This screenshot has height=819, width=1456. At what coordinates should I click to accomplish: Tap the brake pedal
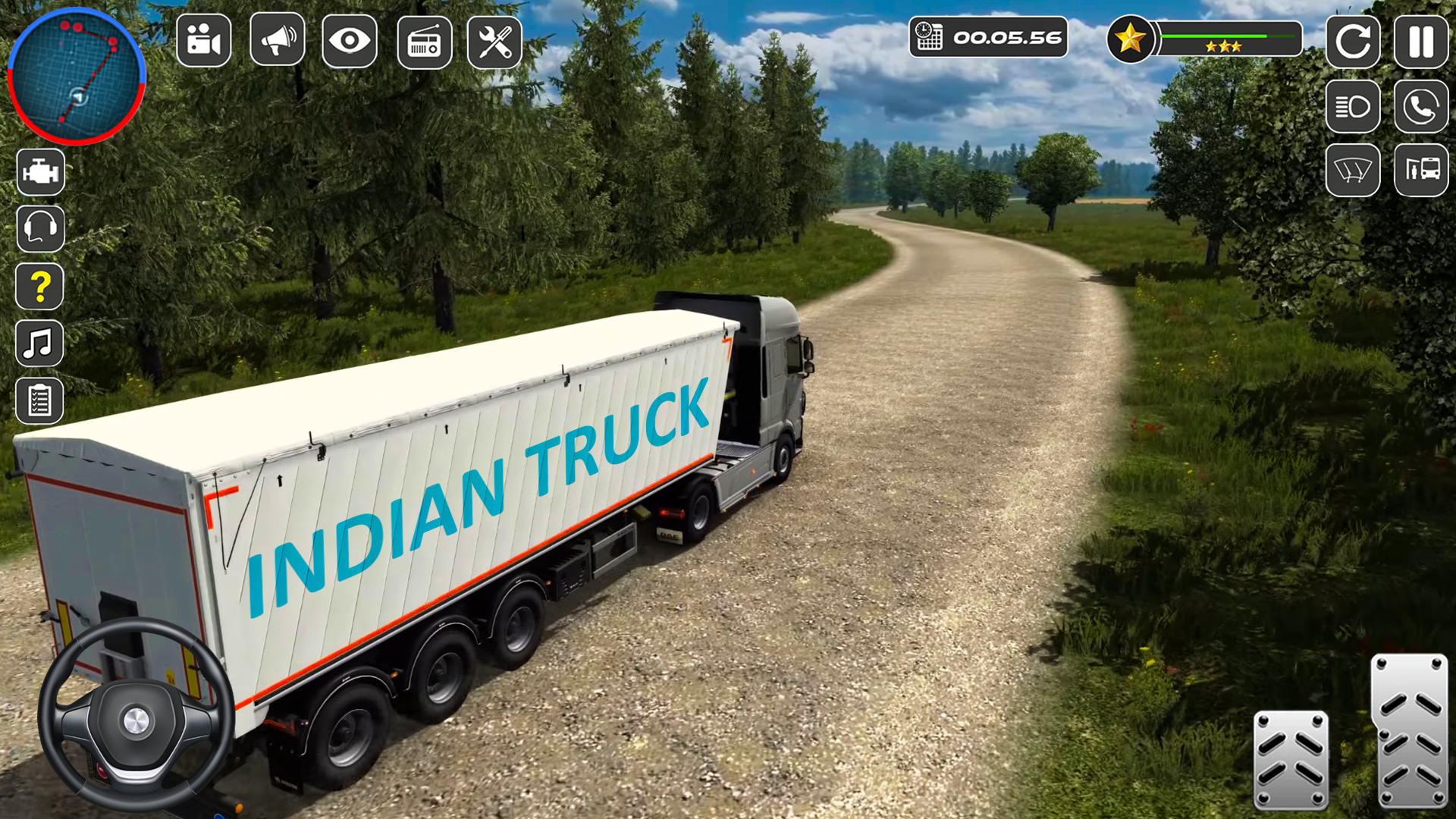[x=1291, y=759]
